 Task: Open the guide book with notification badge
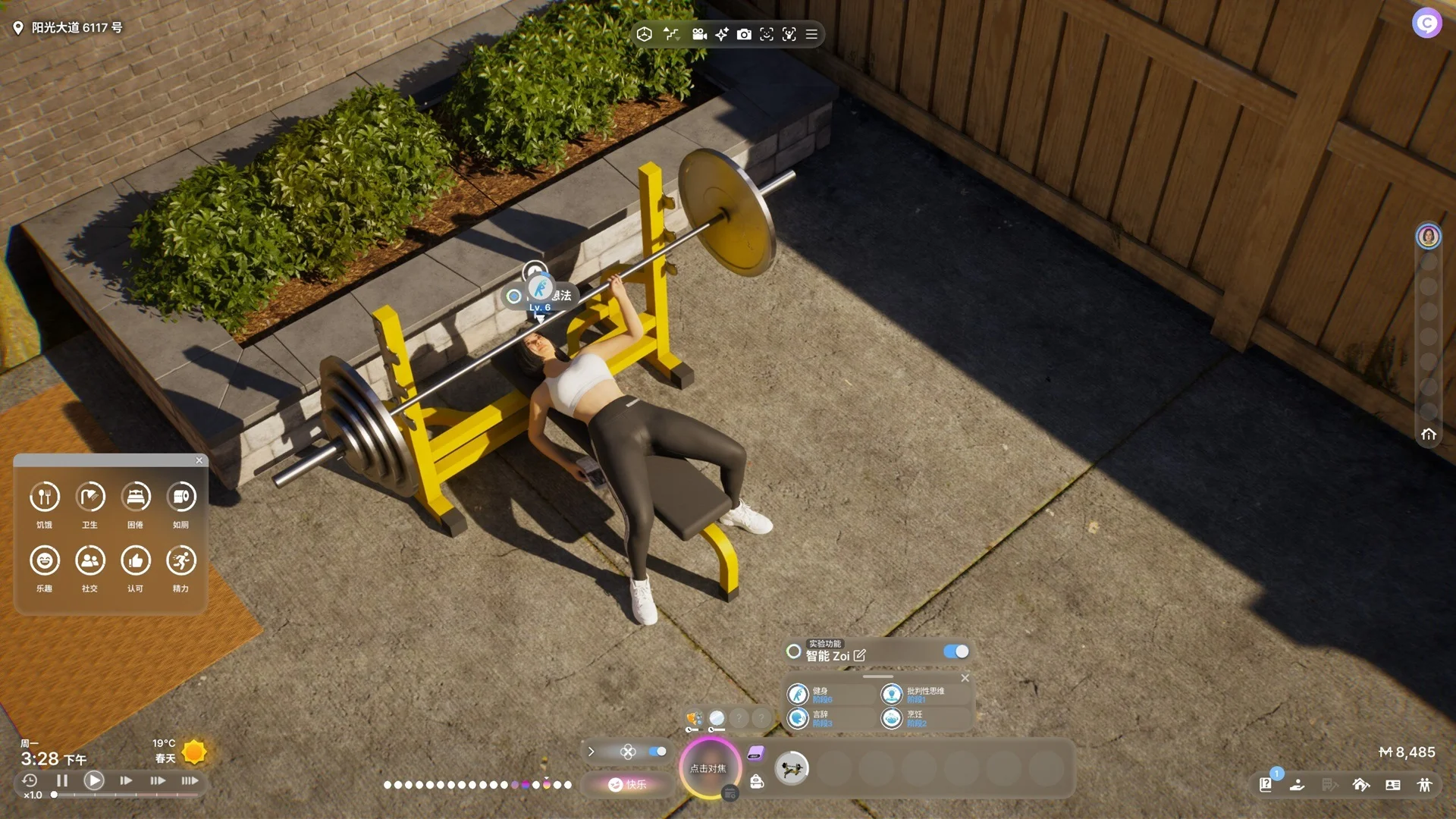pyautogui.click(x=1266, y=785)
